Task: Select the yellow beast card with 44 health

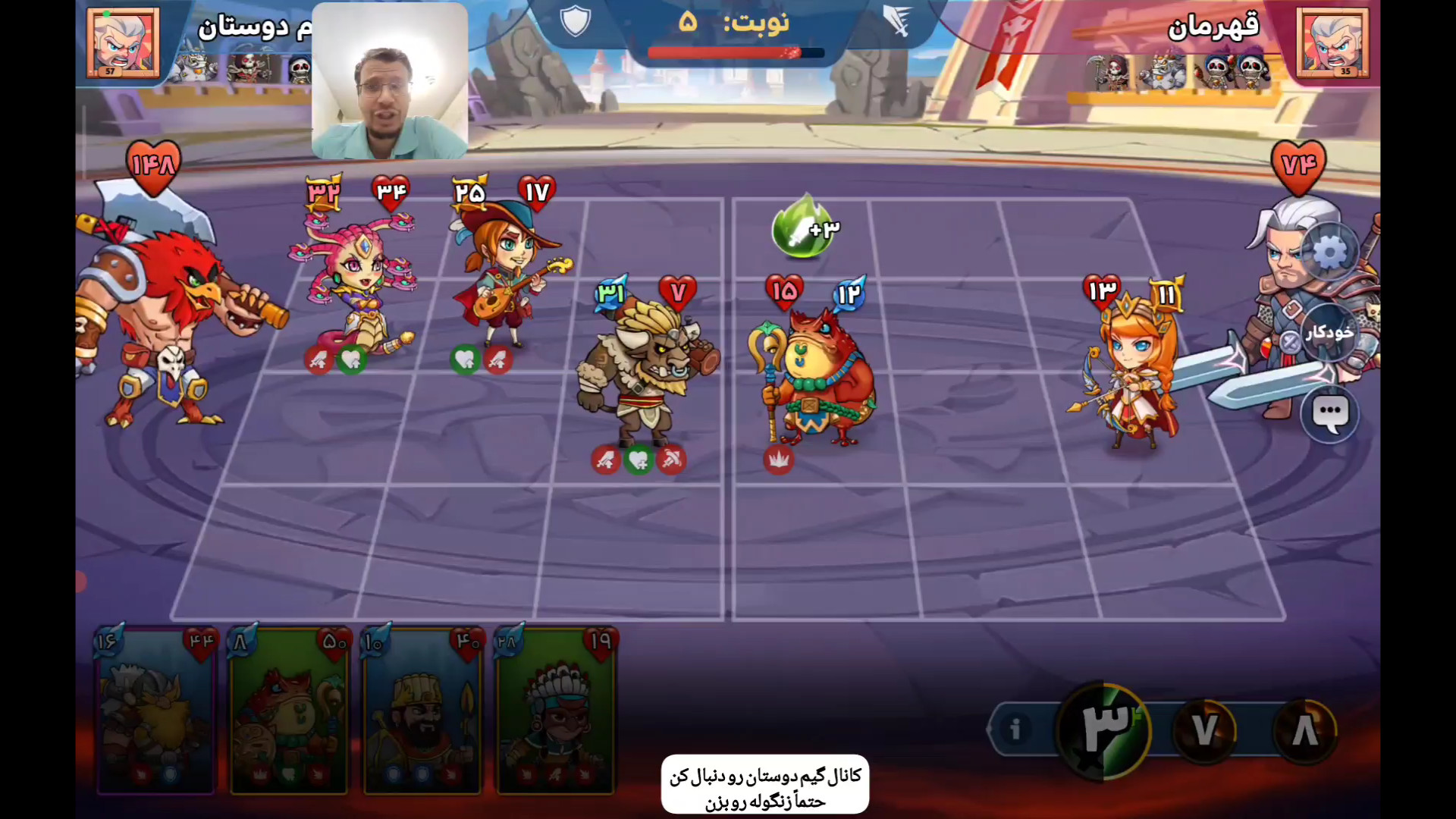Action: (155, 711)
